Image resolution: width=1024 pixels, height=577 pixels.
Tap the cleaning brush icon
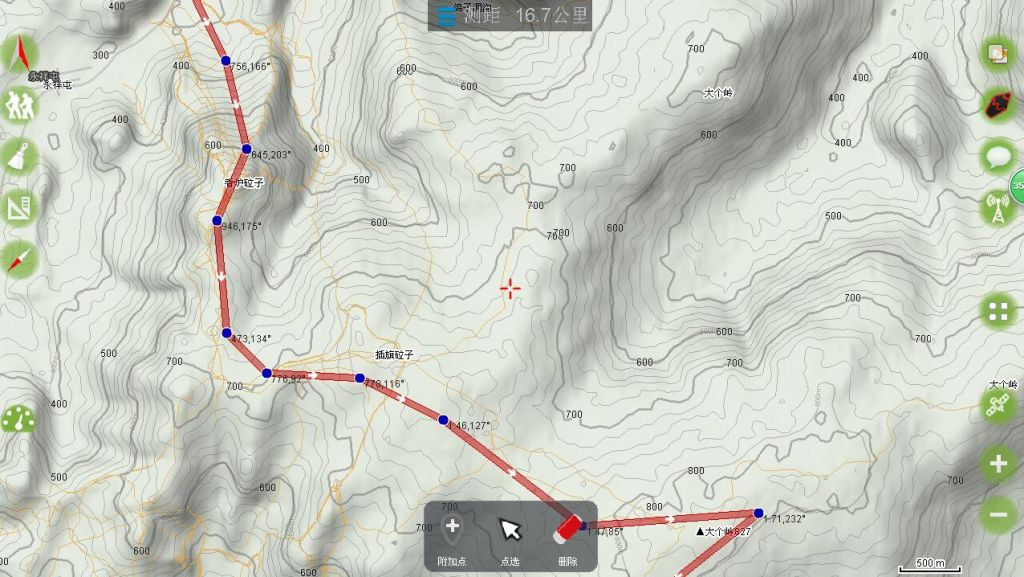(19, 156)
